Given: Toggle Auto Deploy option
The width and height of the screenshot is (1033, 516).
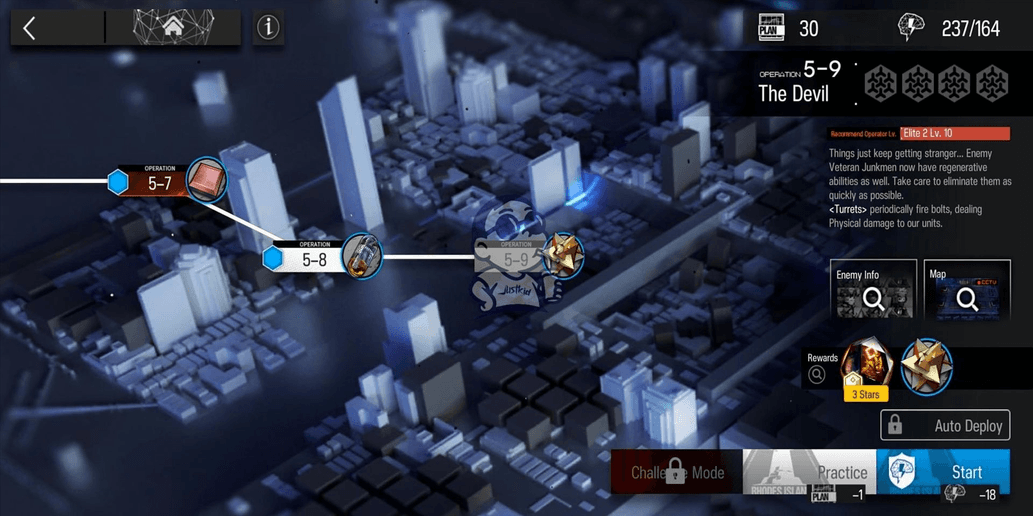Looking at the screenshot, I should (945, 425).
